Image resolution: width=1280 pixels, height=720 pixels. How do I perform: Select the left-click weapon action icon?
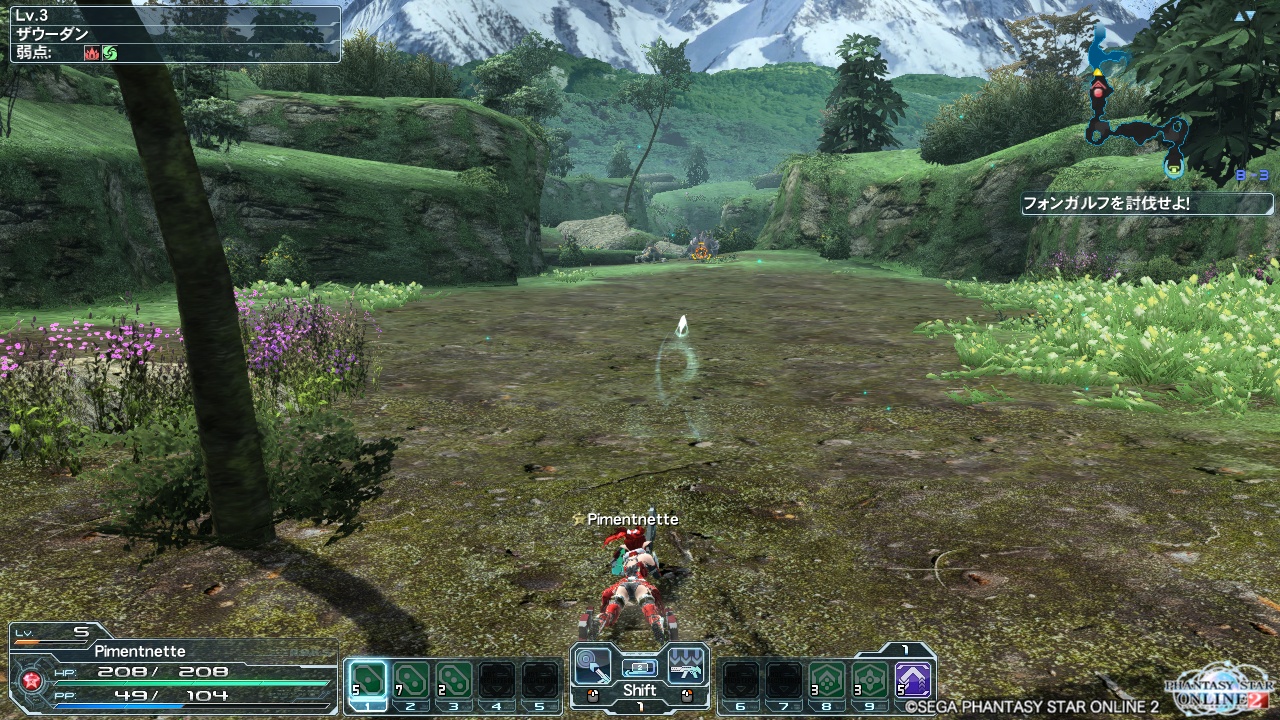click(x=593, y=663)
